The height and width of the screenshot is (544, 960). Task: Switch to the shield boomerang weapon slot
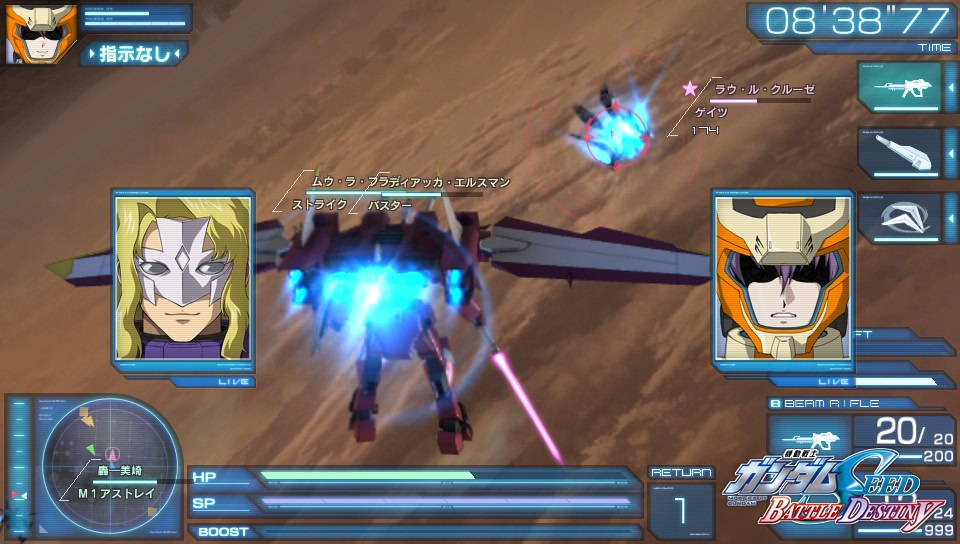(899, 217)
